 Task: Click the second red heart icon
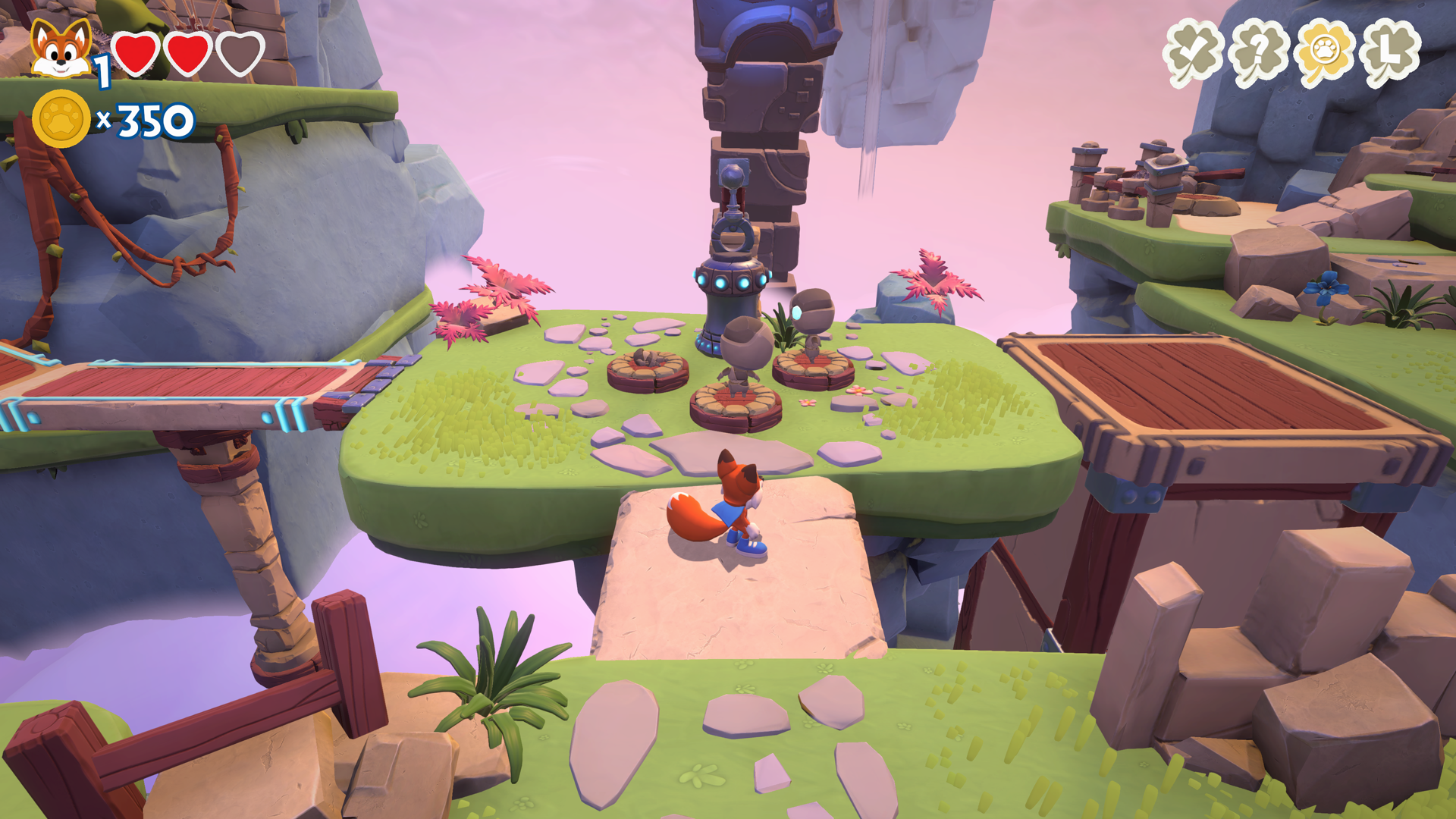tap(188, 55)
